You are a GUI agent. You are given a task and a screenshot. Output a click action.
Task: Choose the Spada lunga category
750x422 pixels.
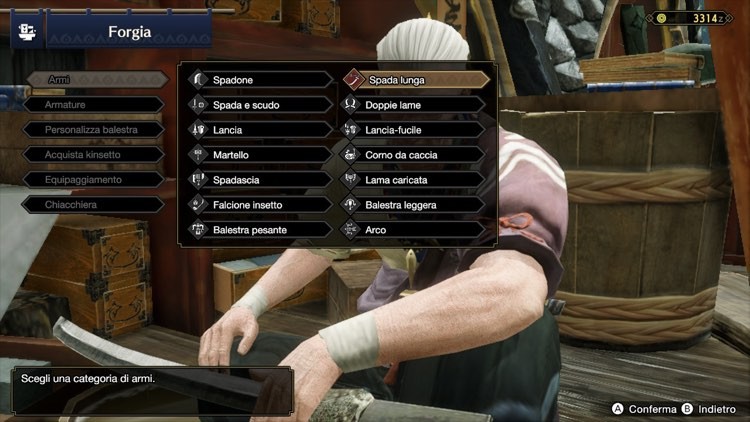point(414,80)
